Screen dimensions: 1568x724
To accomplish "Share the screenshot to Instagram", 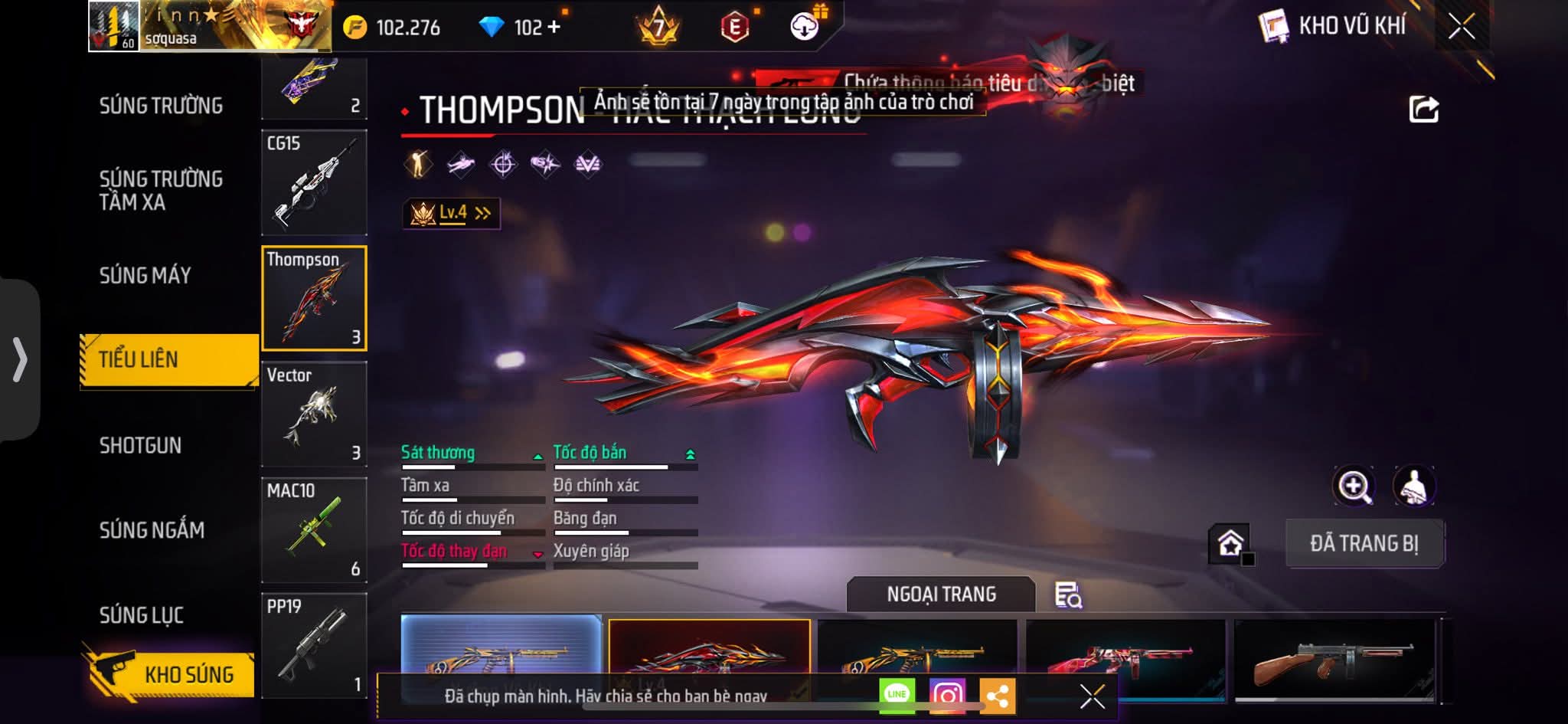I will click(x=947, y=695).
